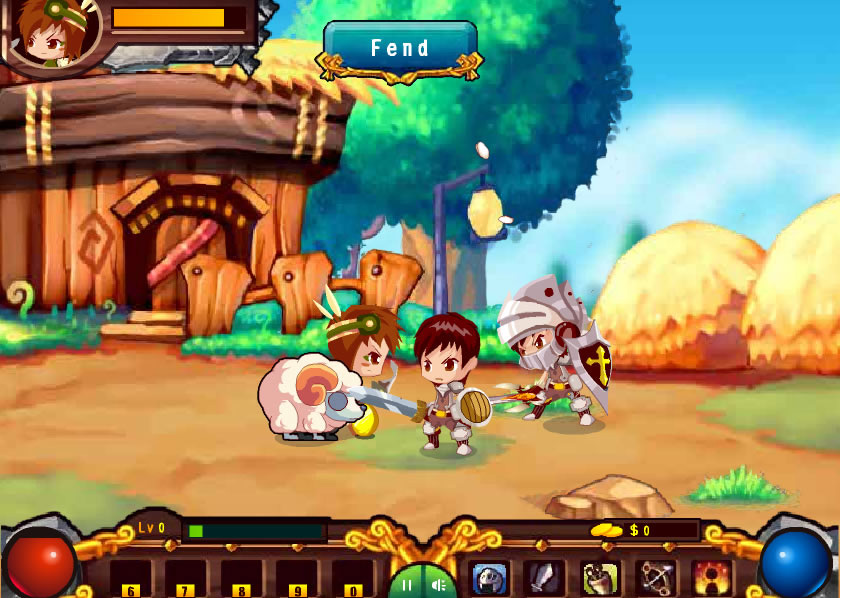Trigger the fiery explosion skill icon
This screenshot has width=841, height=598.
pos(712,578)
